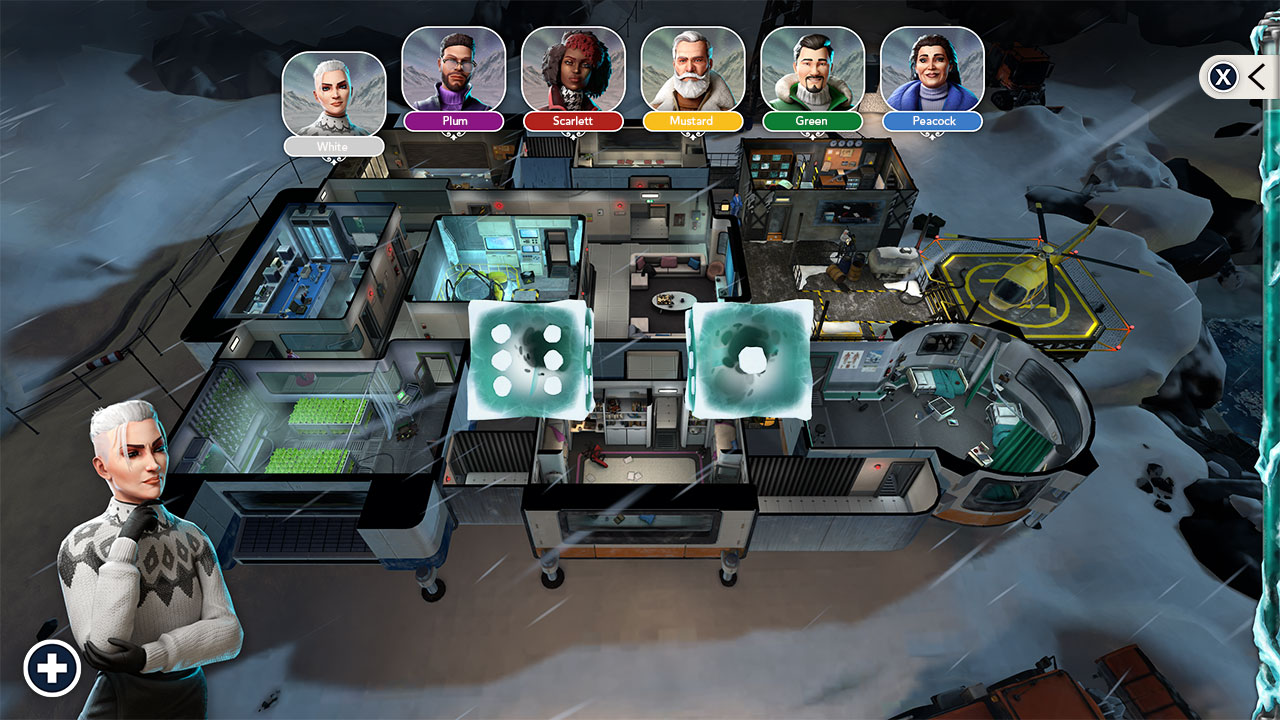Image resolution: width=1280 pixels, height=720 pixels.
Task: Select the White character portrait
Action: (x=334, y=94)
